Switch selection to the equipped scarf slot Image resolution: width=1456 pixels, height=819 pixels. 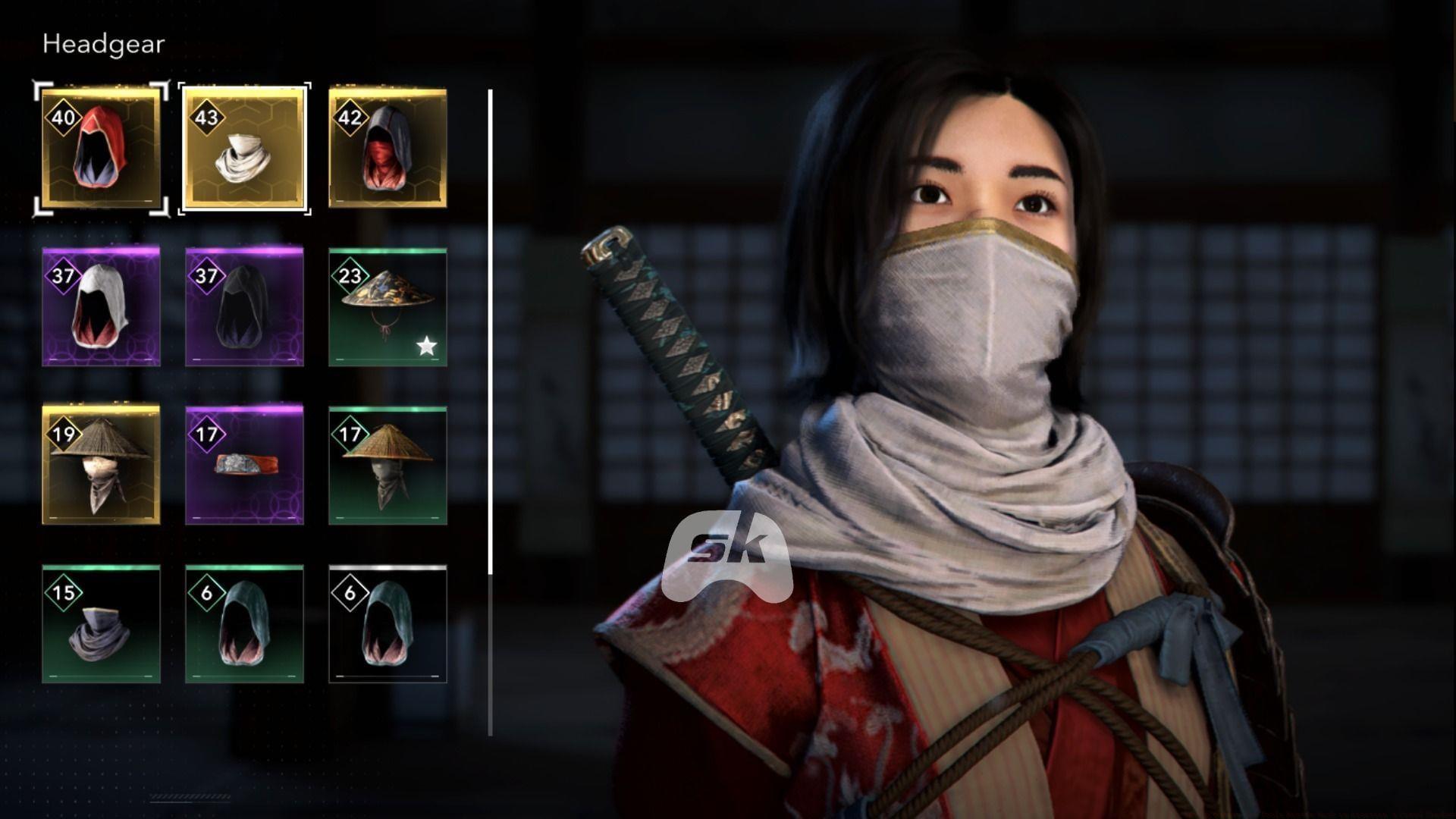click(x=244, y=148)
